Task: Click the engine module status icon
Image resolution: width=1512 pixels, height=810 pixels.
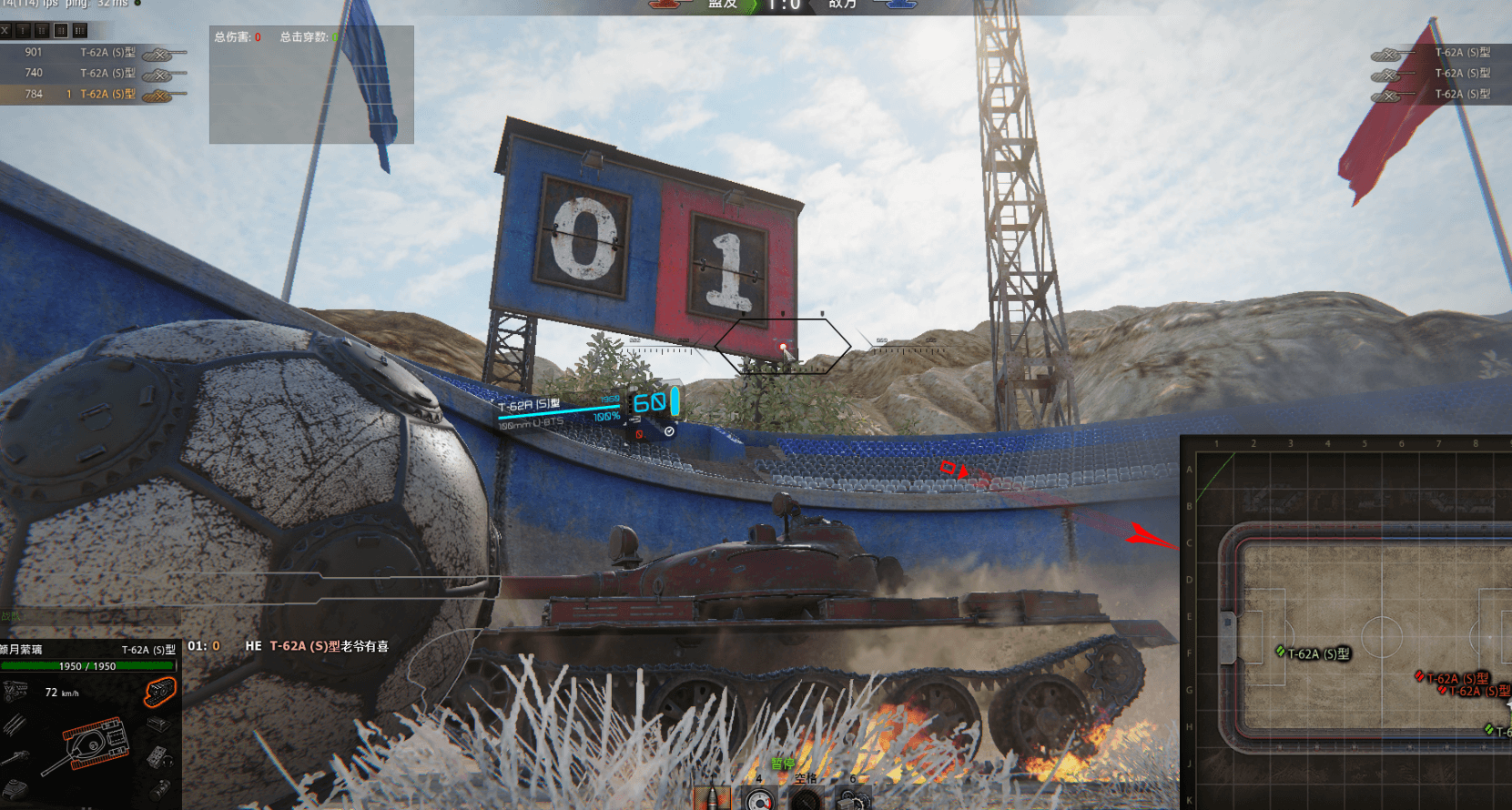Action: click(x=14, y=693)
